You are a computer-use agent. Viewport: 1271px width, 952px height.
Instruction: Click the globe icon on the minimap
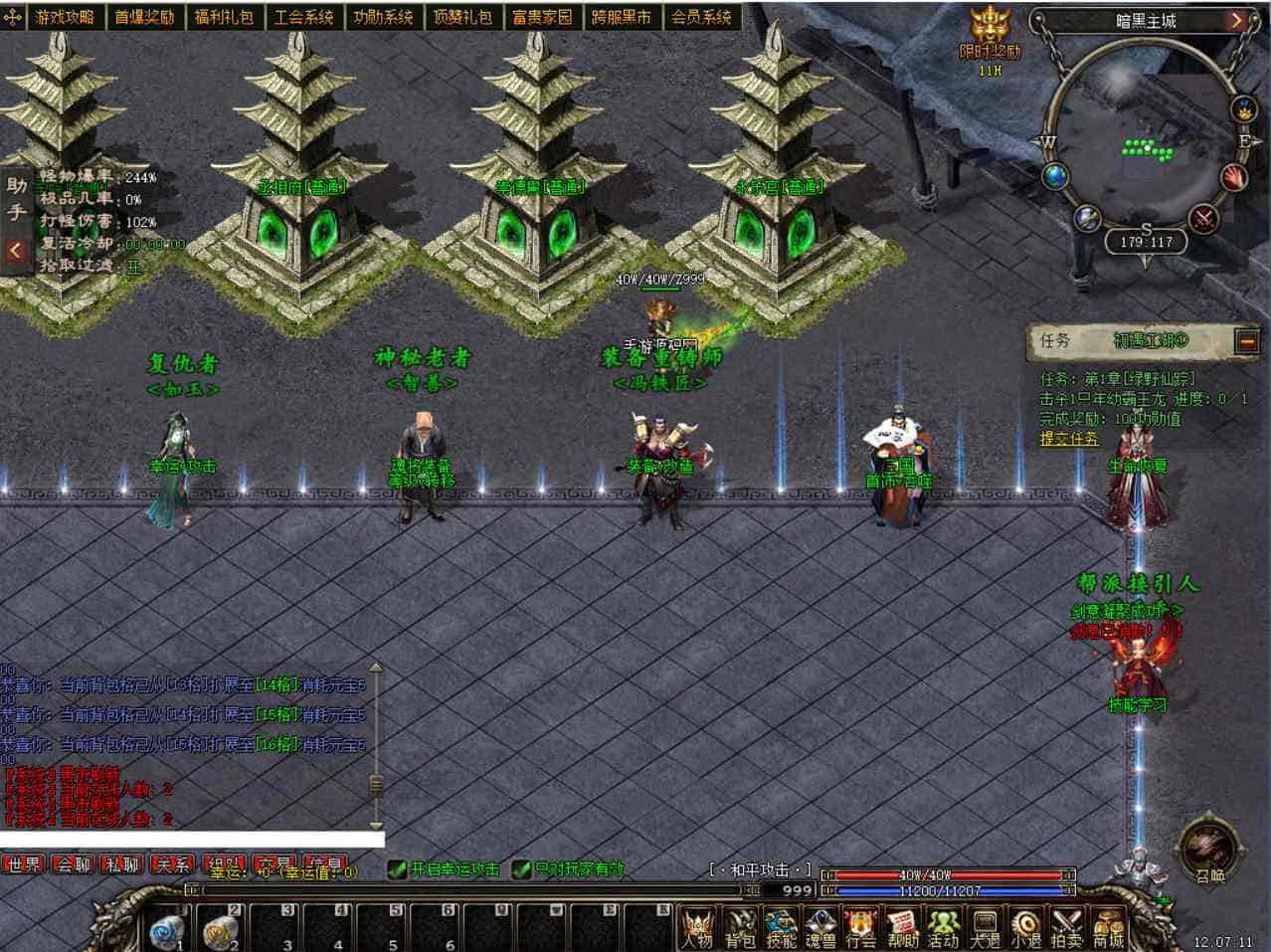pyautogui.click(x=1055, y=178)
